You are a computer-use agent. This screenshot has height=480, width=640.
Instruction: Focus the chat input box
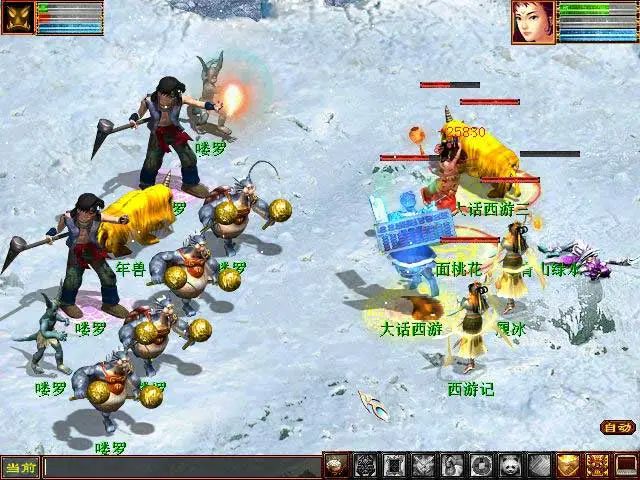point(180,467)
